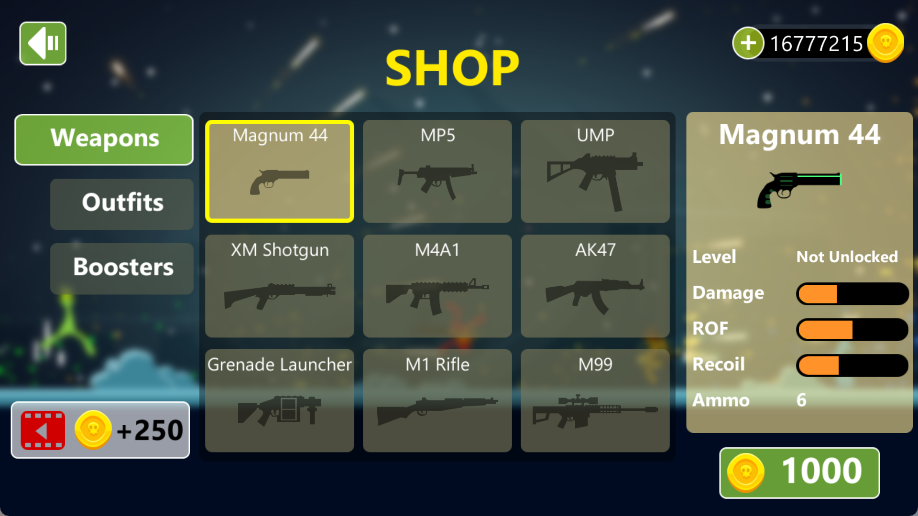
Task: Pick the XM Shotgun tile
Action: (280, 286)
